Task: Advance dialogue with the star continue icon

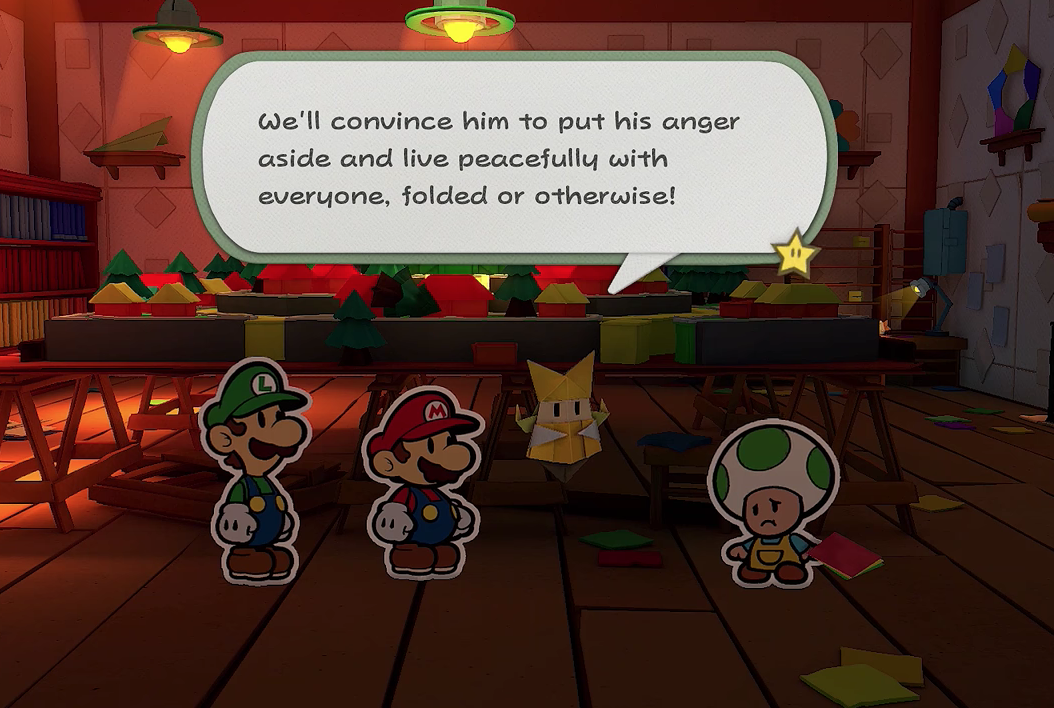Action: tap(796, 255)
